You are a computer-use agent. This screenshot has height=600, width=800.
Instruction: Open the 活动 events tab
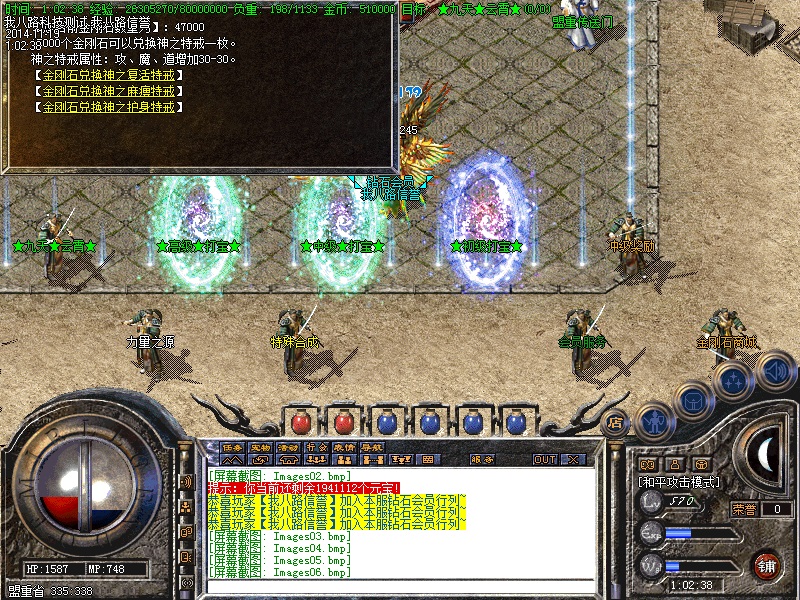[x=288, y=447]
